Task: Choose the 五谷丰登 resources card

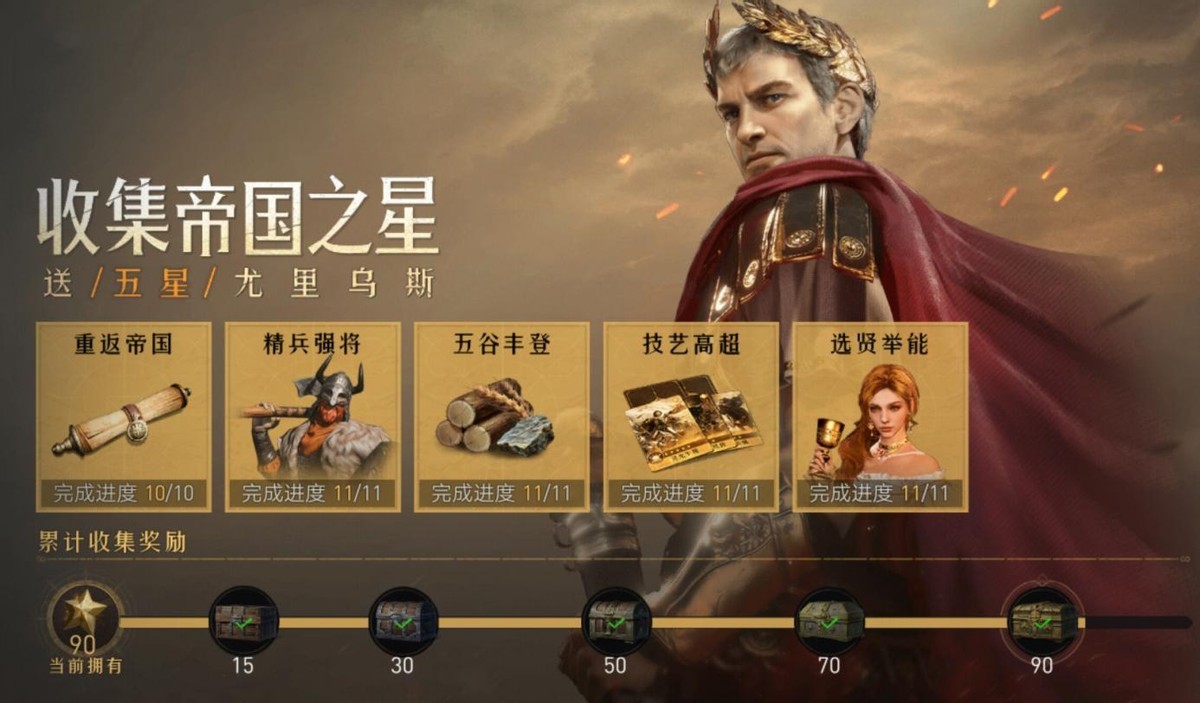Action: click(502, 417)
